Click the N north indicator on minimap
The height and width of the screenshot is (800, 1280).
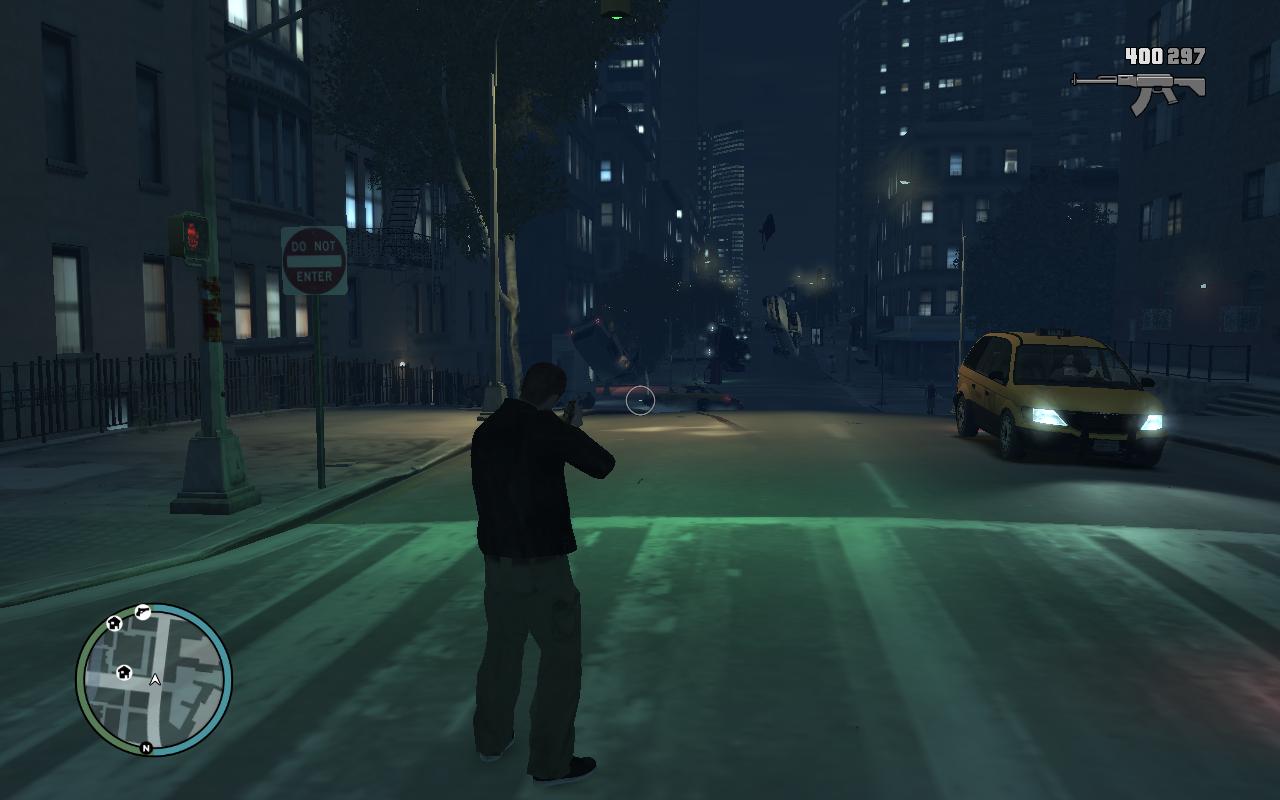click(146, 747)
